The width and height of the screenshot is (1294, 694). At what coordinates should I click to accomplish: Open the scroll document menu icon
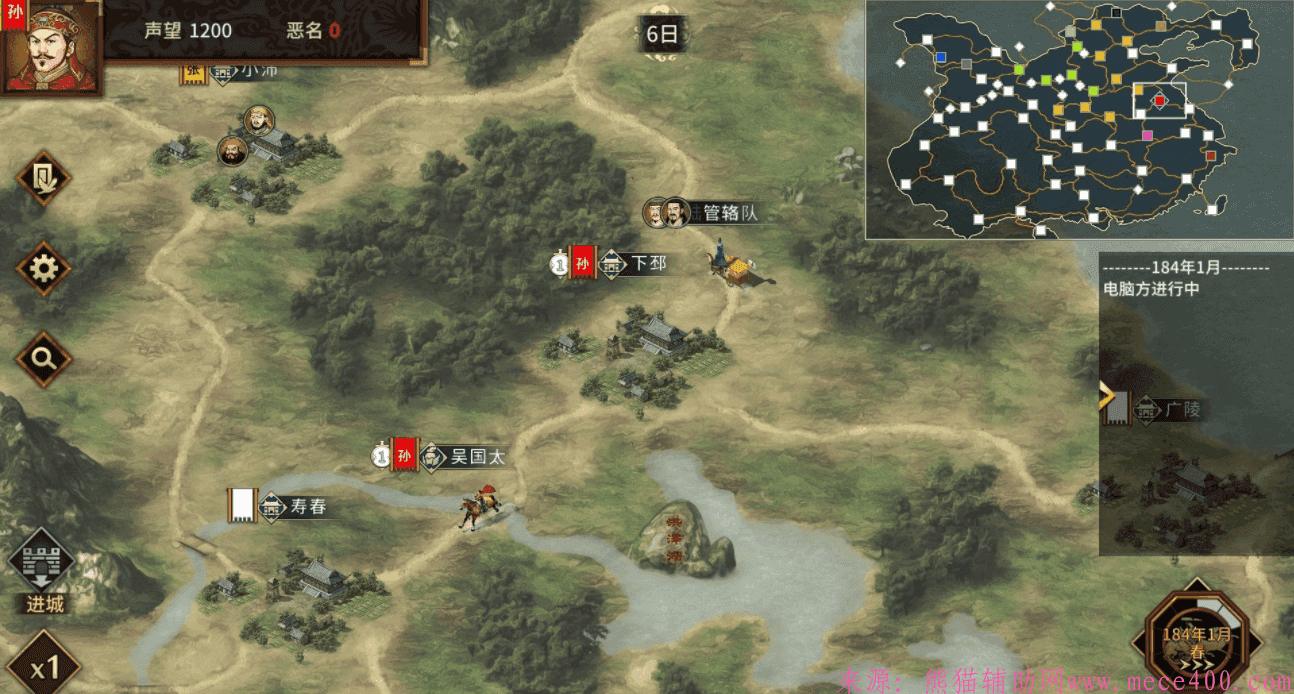(x=43, y=178)
